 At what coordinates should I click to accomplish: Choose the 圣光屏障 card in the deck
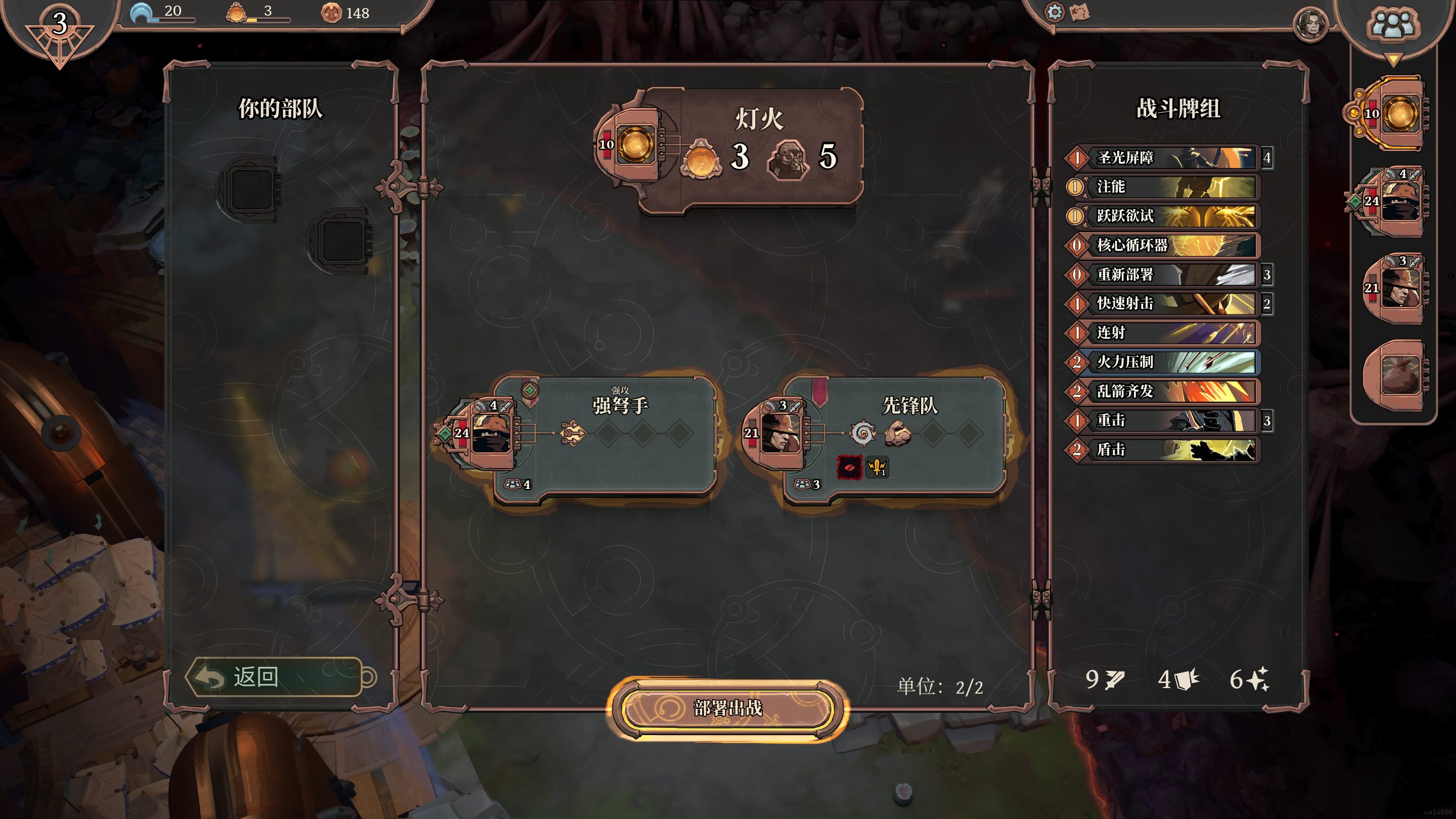[x=1164, y=158]
